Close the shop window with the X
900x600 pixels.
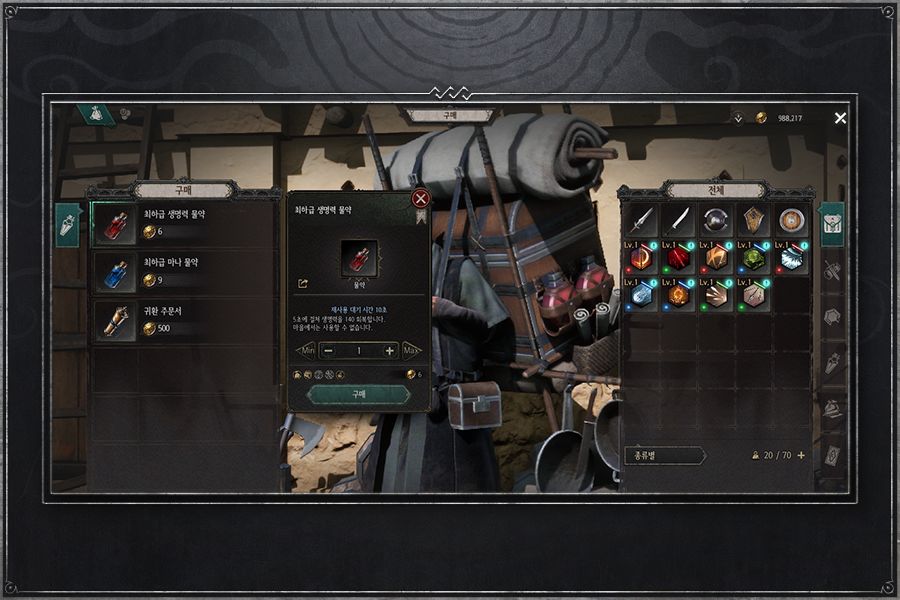click(840, 118)
